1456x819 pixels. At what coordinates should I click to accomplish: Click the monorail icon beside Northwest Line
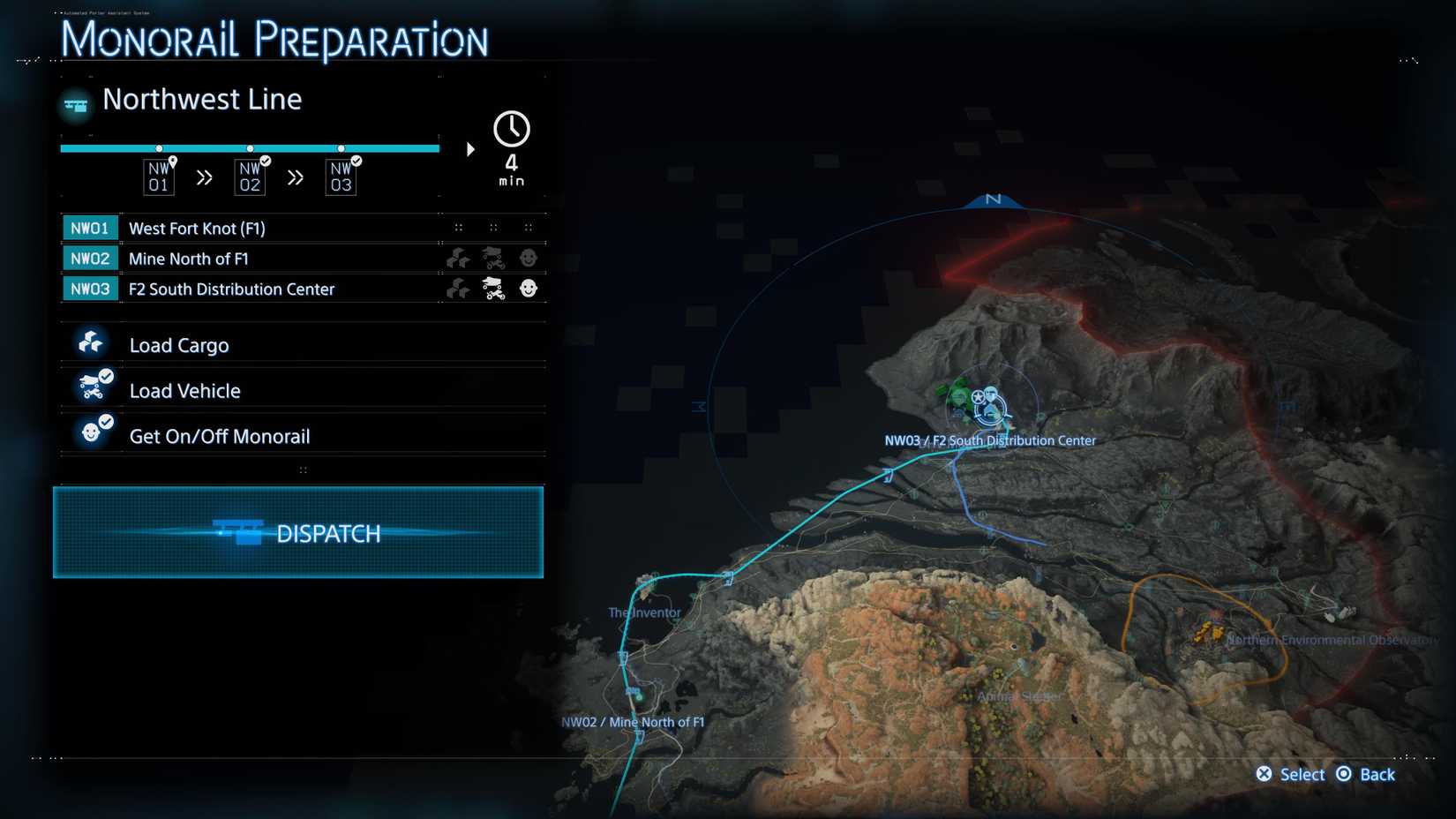tap(75, 104)
